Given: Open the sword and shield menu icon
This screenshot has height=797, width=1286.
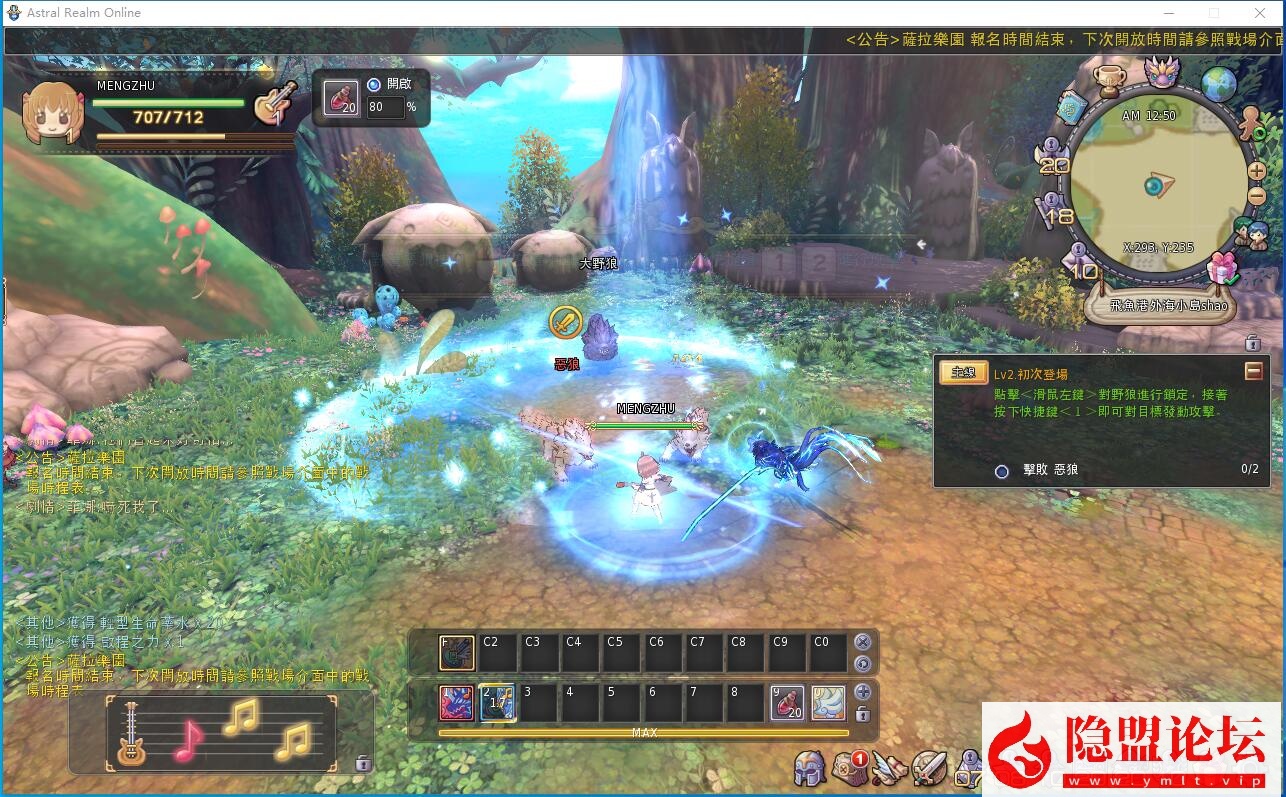Looking at the screenshot, I should pos(929,769).
